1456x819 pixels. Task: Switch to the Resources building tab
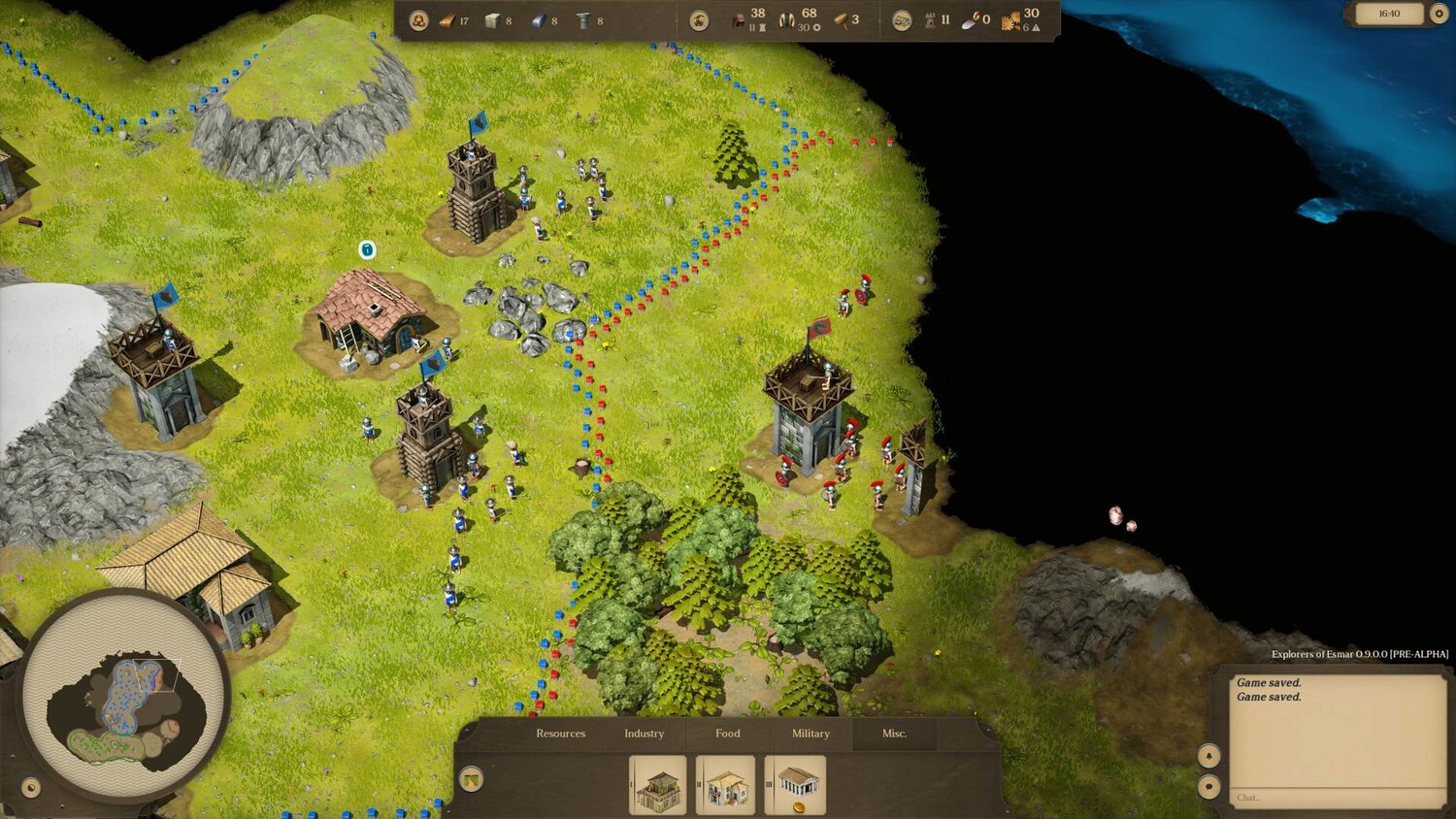[x=560, y=734]
